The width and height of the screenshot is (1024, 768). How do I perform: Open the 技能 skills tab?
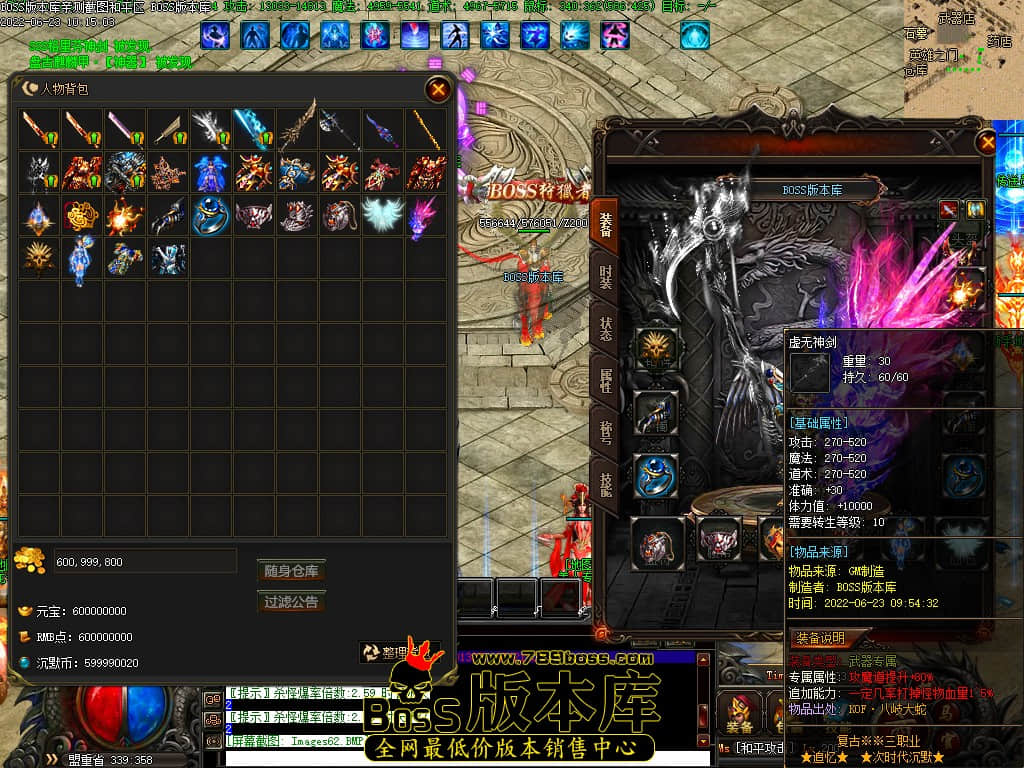[x=605, y=485]
